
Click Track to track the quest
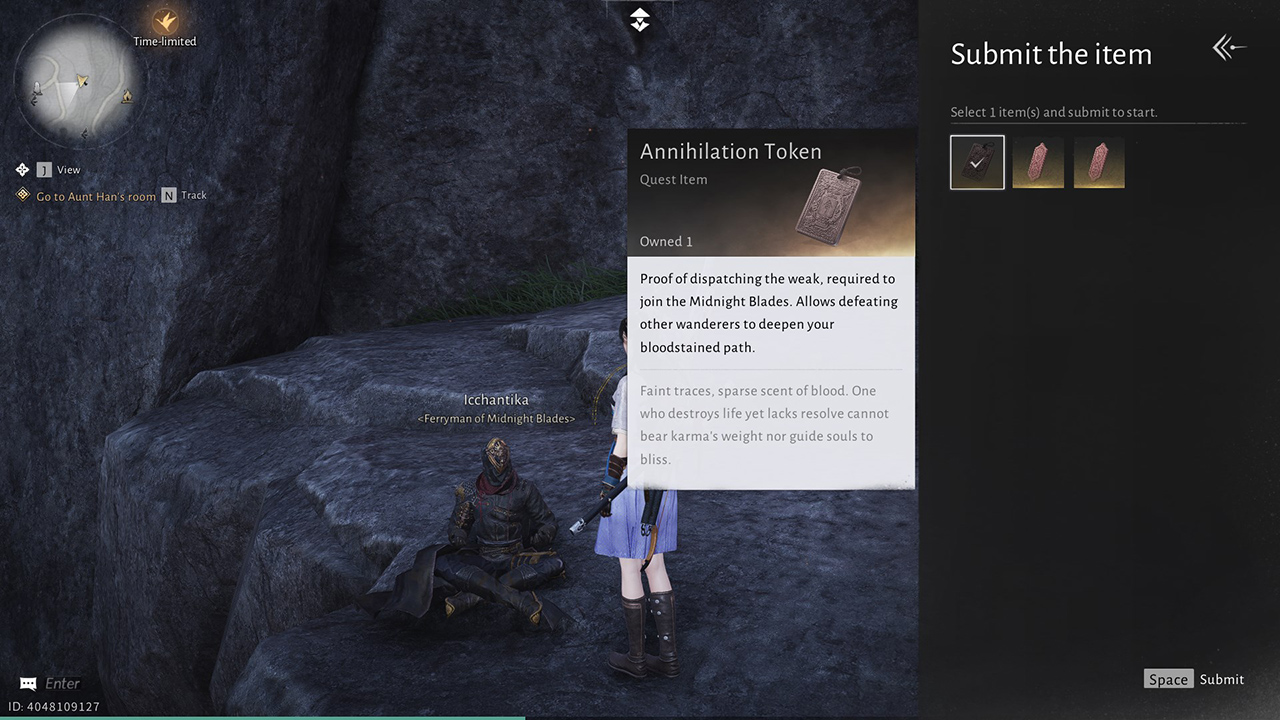192,195
